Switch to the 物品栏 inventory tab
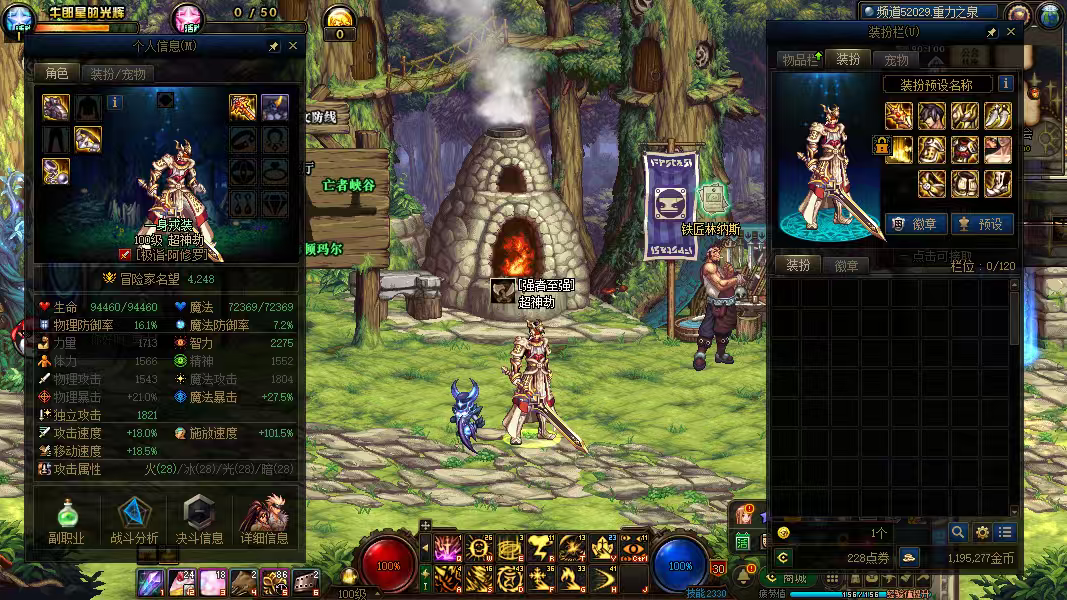This screenshot has height=600, width=1067. click(x=800, y=60)
